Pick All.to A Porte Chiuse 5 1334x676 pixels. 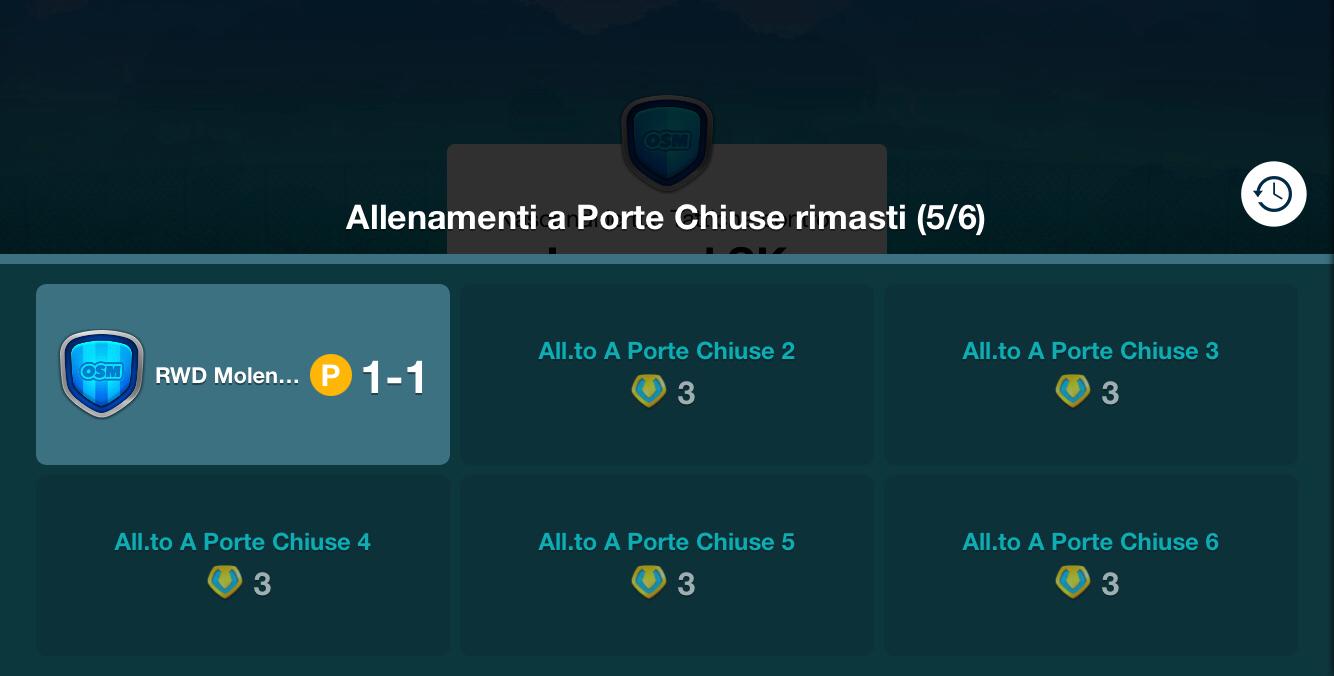click(666, 564)
